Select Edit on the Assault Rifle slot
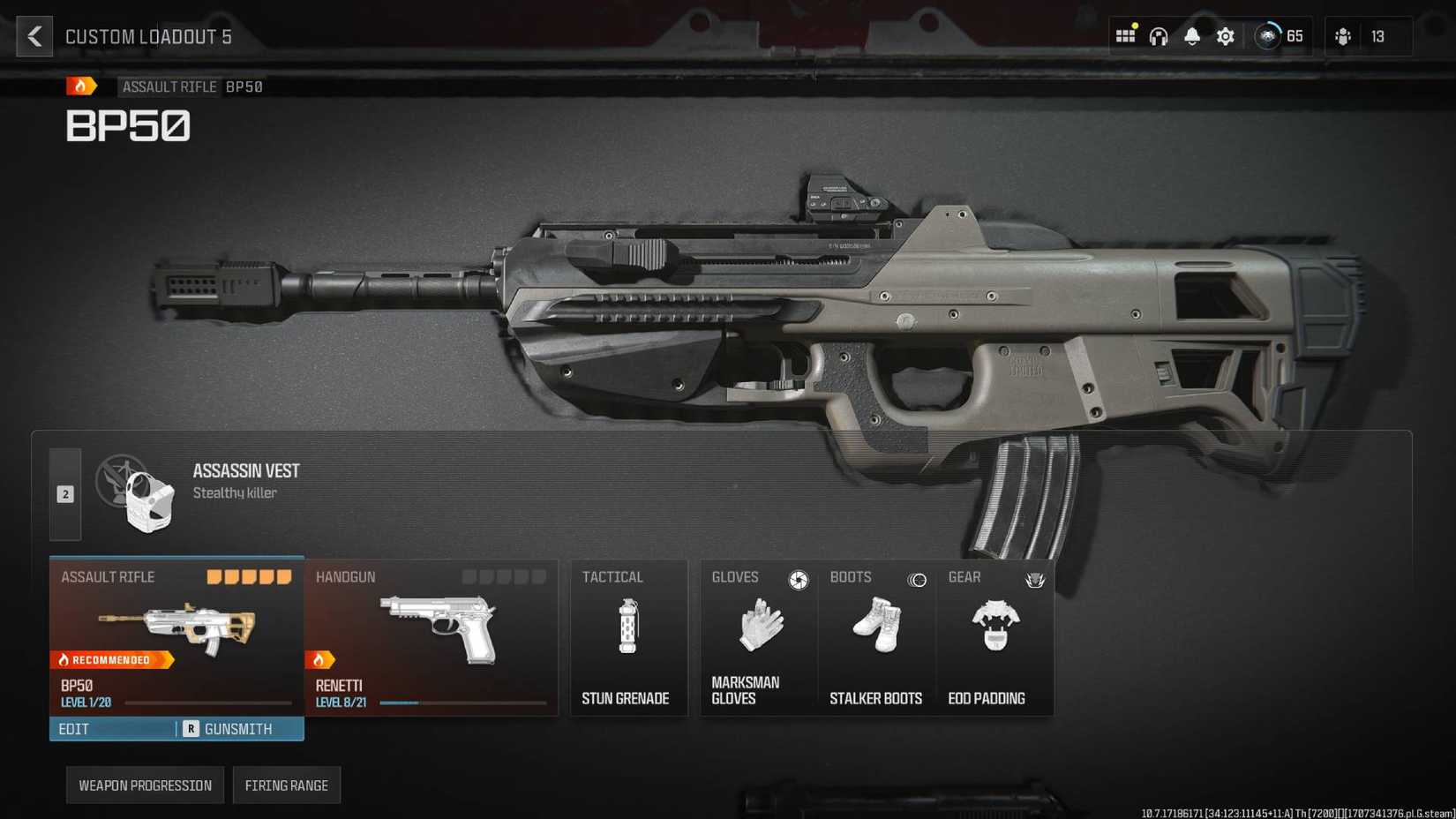This screenshot has height=819, width=1456. click(74, 729)
